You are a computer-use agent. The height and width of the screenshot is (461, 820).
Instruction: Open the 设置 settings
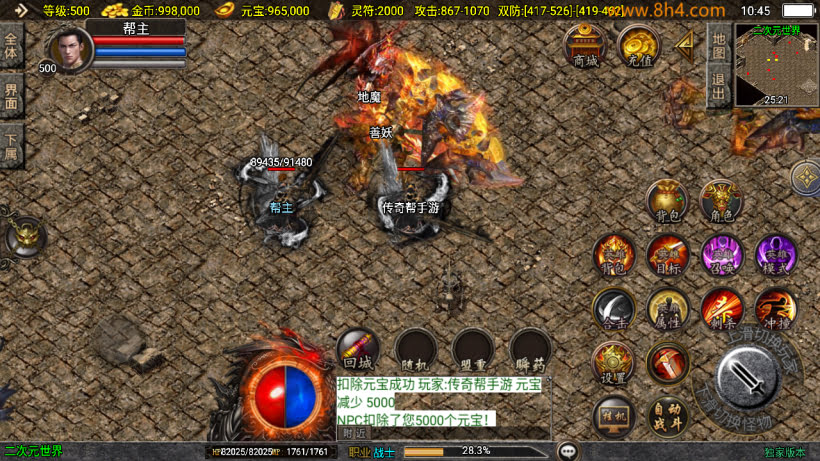(613, 364)
